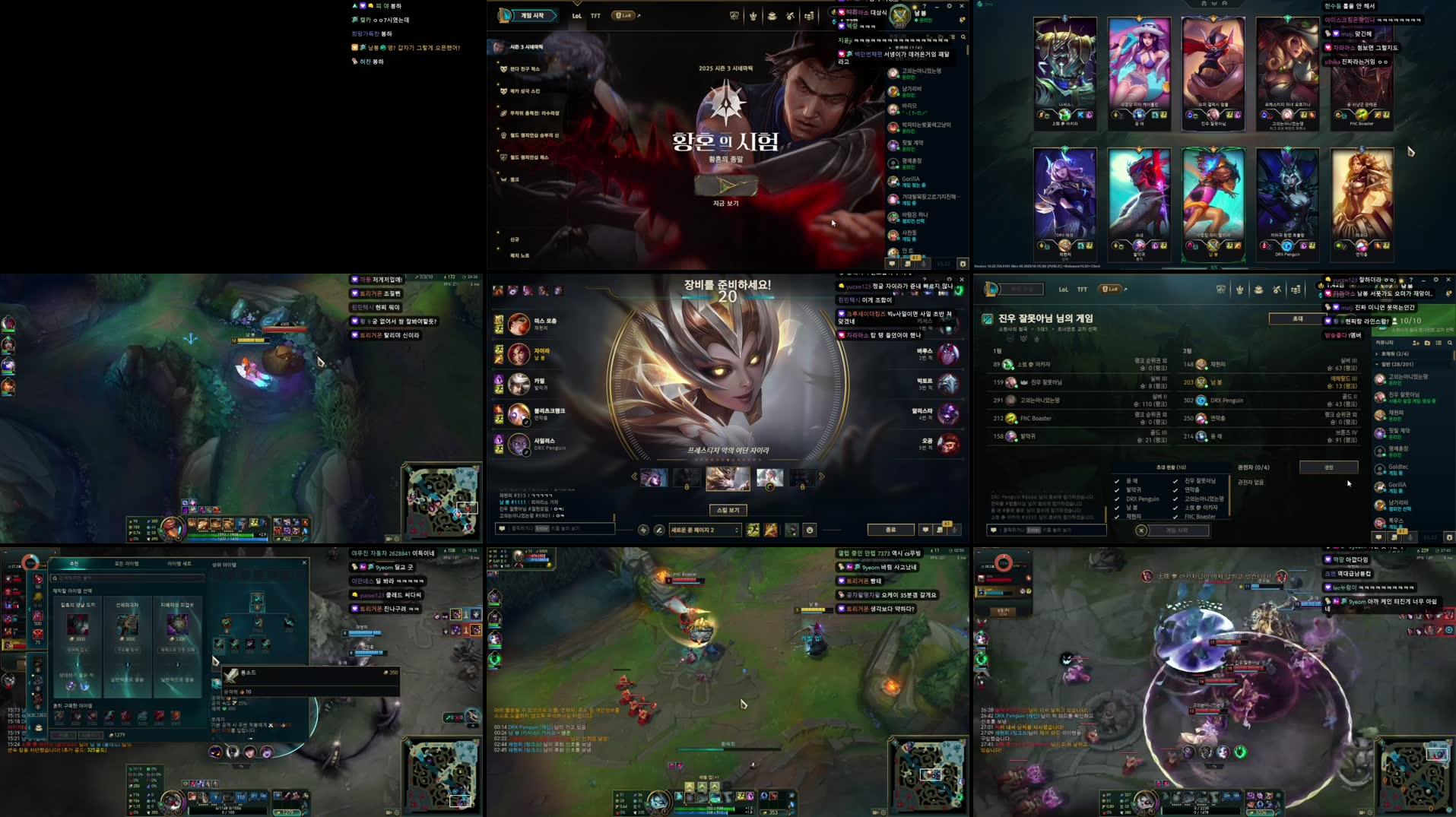Click the notification bell beside the summoner profile

[963, 19]
